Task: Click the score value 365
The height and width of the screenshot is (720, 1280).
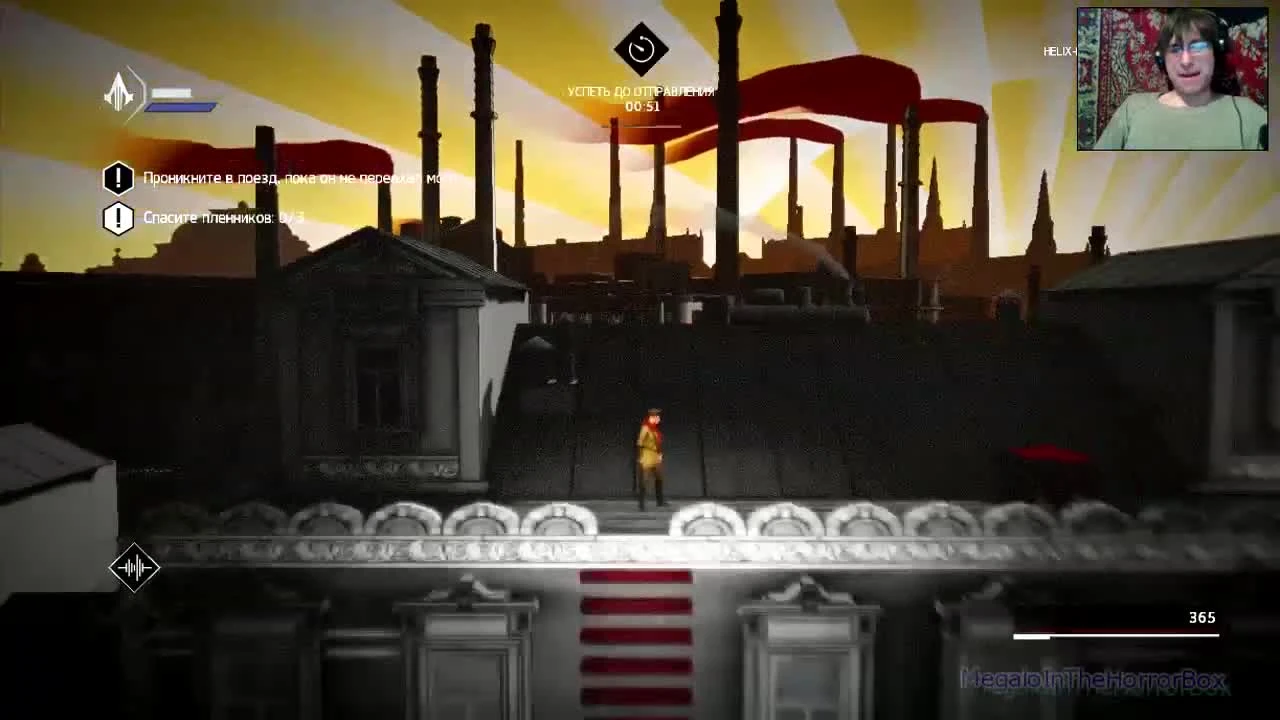Action: point(1201,617)
